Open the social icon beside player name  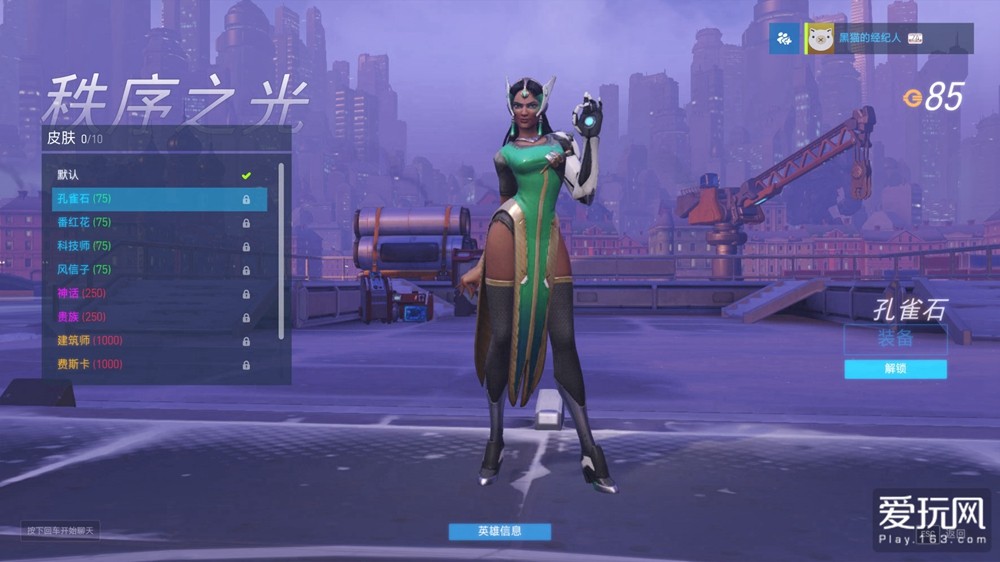click(x=784, y=38)
